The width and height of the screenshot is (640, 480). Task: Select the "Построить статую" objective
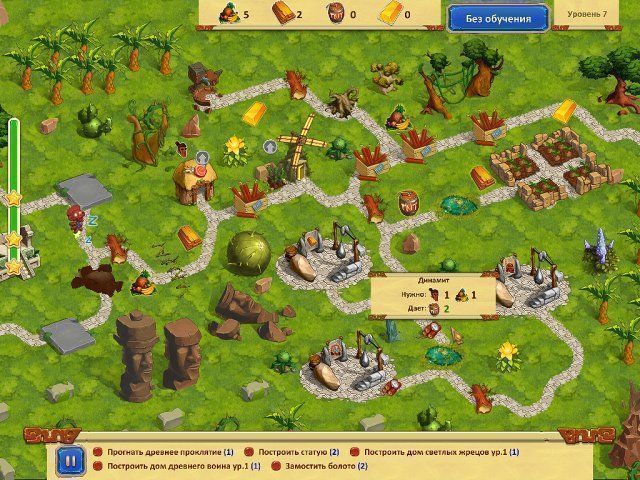pyautogui.click(x=298, y=452)
